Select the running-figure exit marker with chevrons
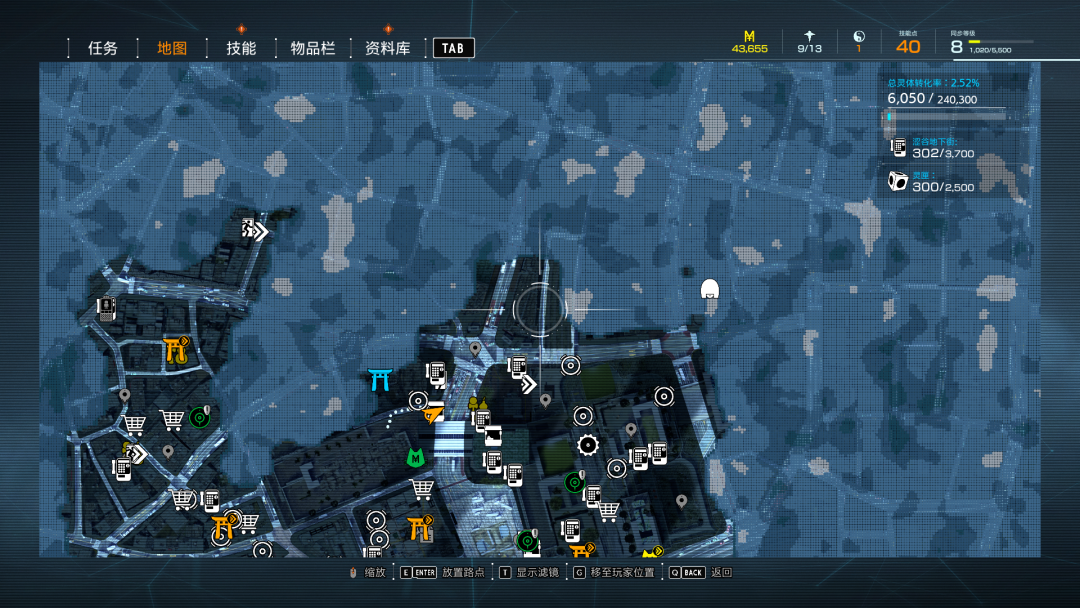 (255, 230)
